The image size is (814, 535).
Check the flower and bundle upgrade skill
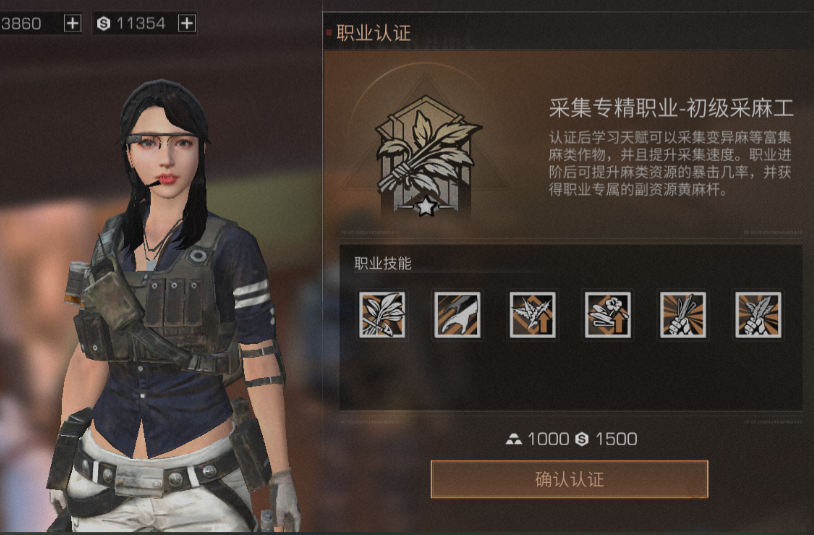point(607,314)
